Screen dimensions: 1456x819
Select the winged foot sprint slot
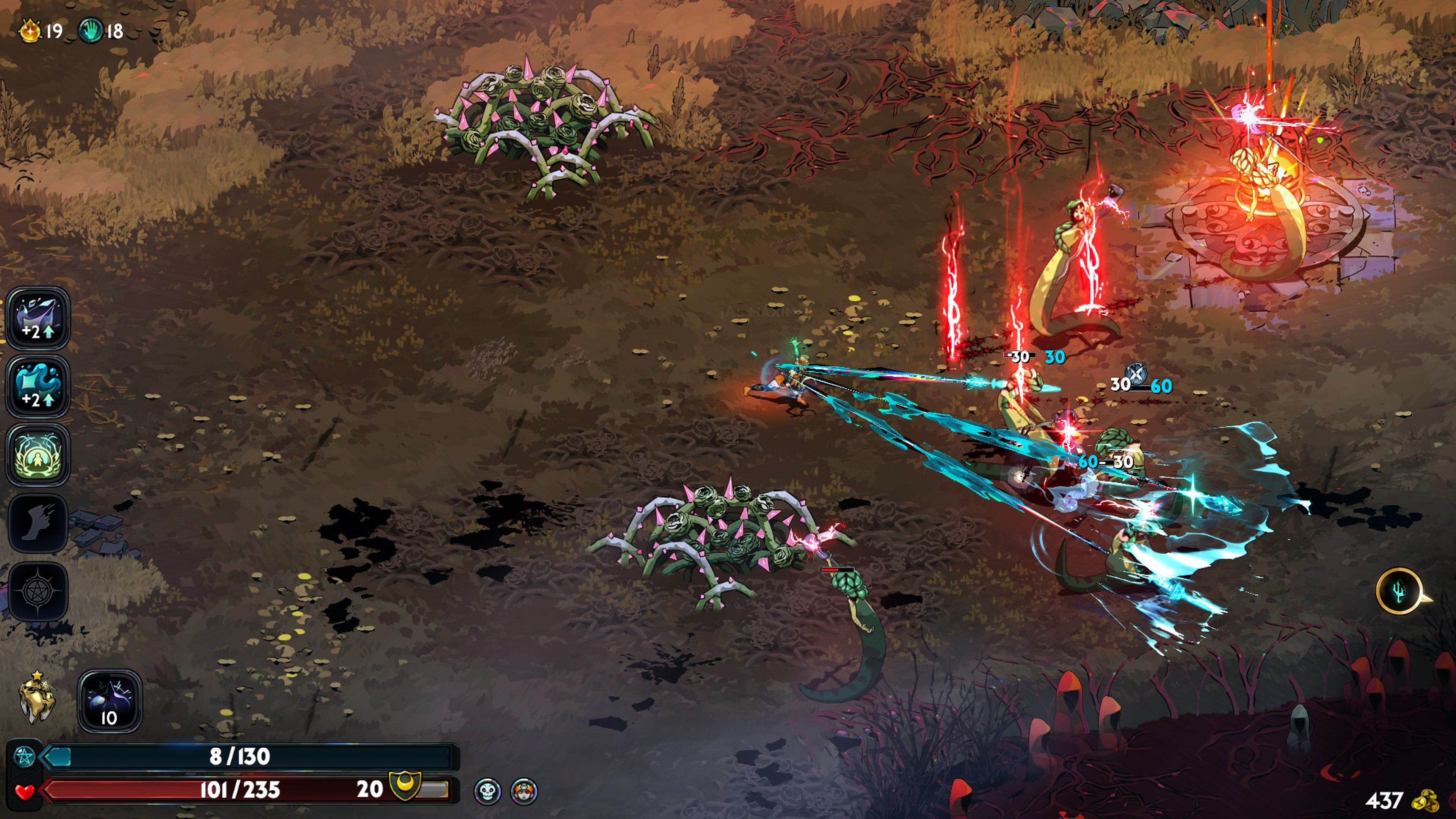pyautogui.click(x=37, y=523)
